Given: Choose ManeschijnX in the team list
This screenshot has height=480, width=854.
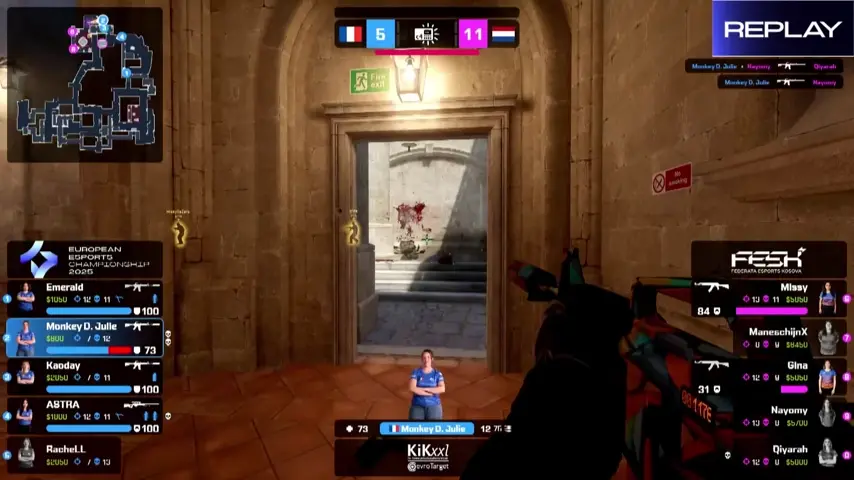Looking at the screenshot, I should [x=768, y=338].
